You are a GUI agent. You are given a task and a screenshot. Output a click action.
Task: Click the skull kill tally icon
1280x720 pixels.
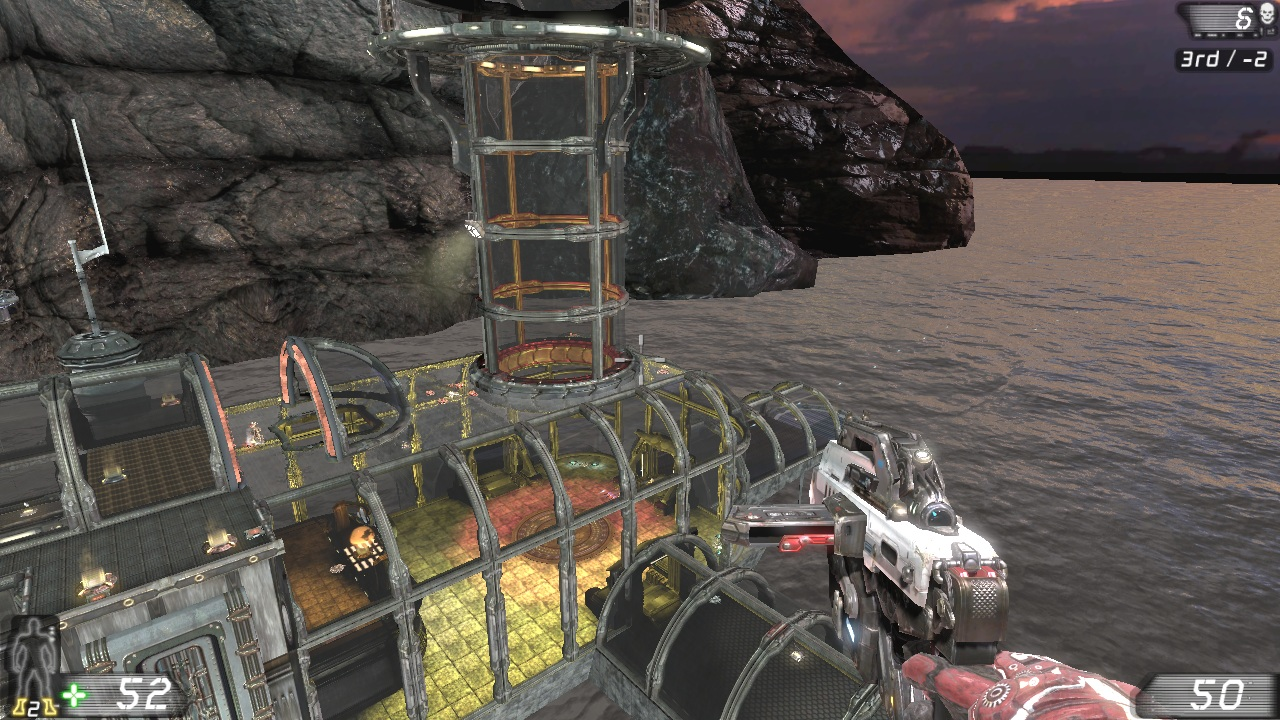coord(1267,14)
